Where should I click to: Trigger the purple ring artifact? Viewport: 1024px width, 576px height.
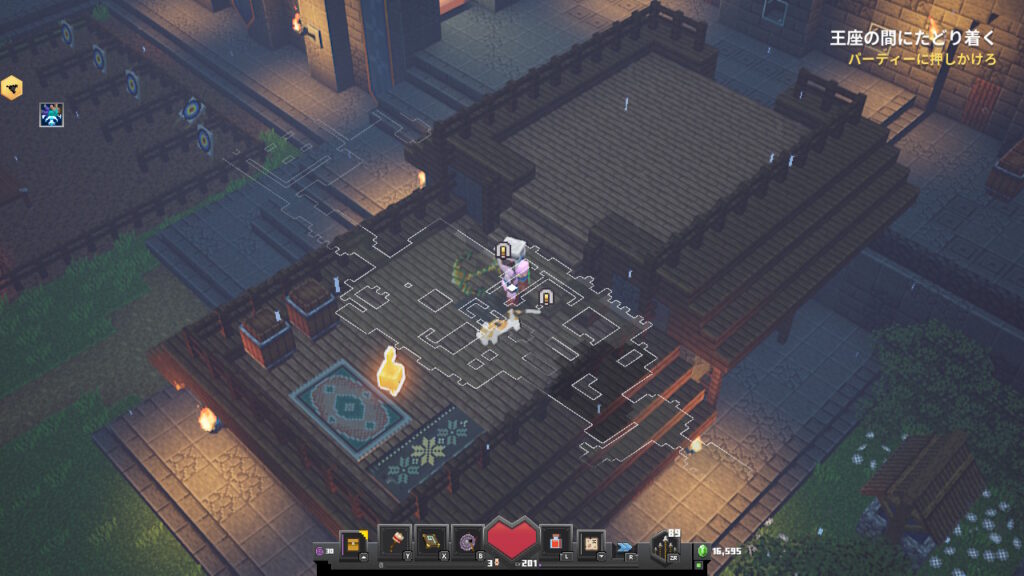pyautogui.click(x=467, y=541)
